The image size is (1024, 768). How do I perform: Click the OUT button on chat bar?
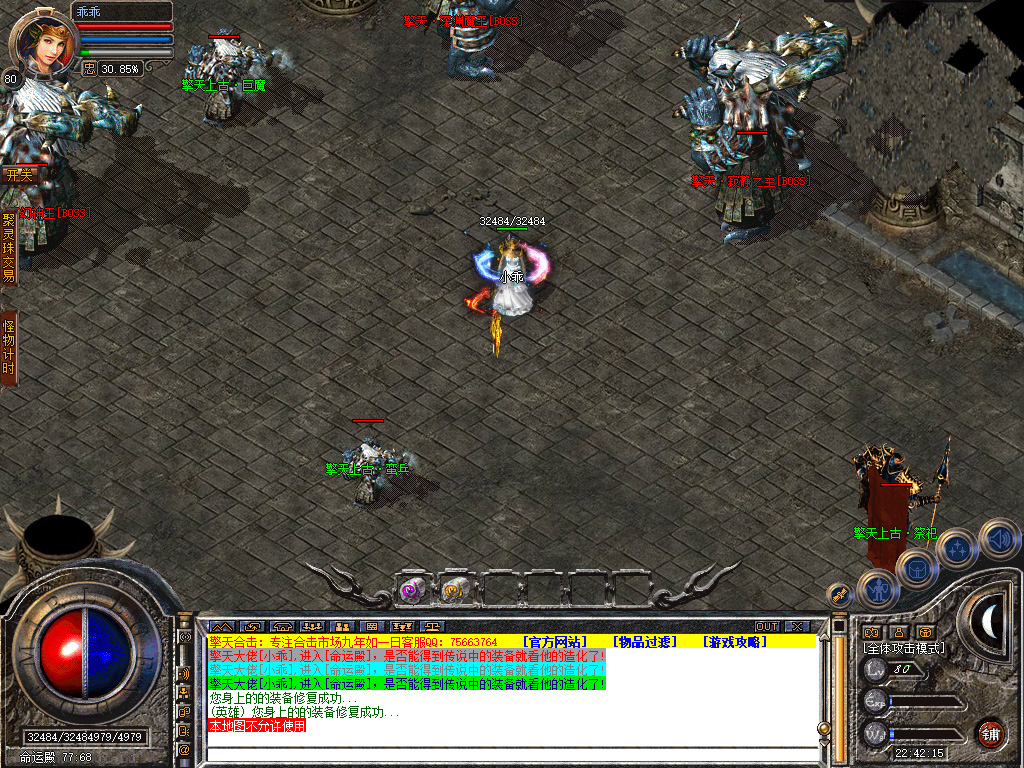pos(767,627)
